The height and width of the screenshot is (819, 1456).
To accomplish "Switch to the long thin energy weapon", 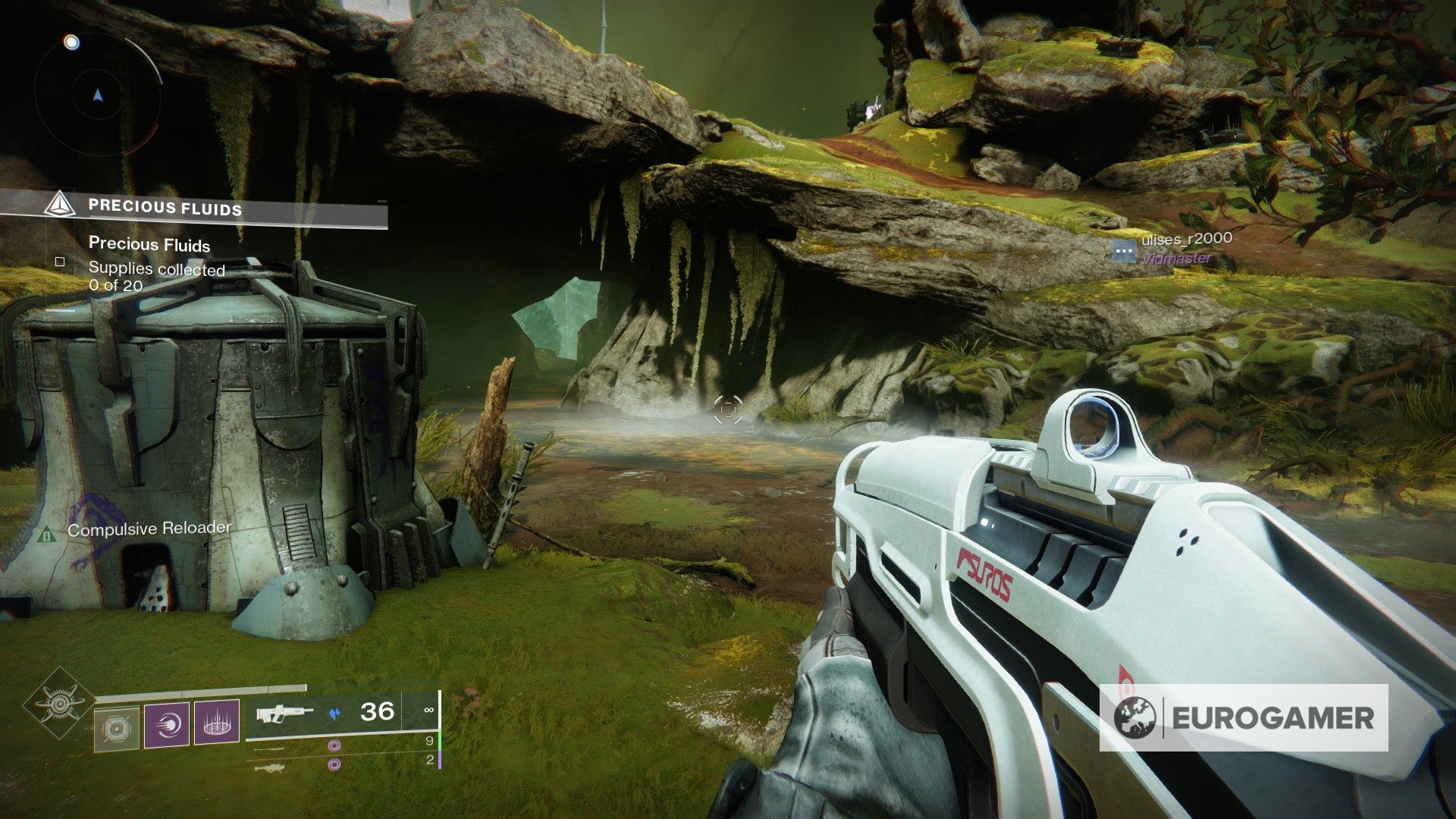I will point(270,748).
